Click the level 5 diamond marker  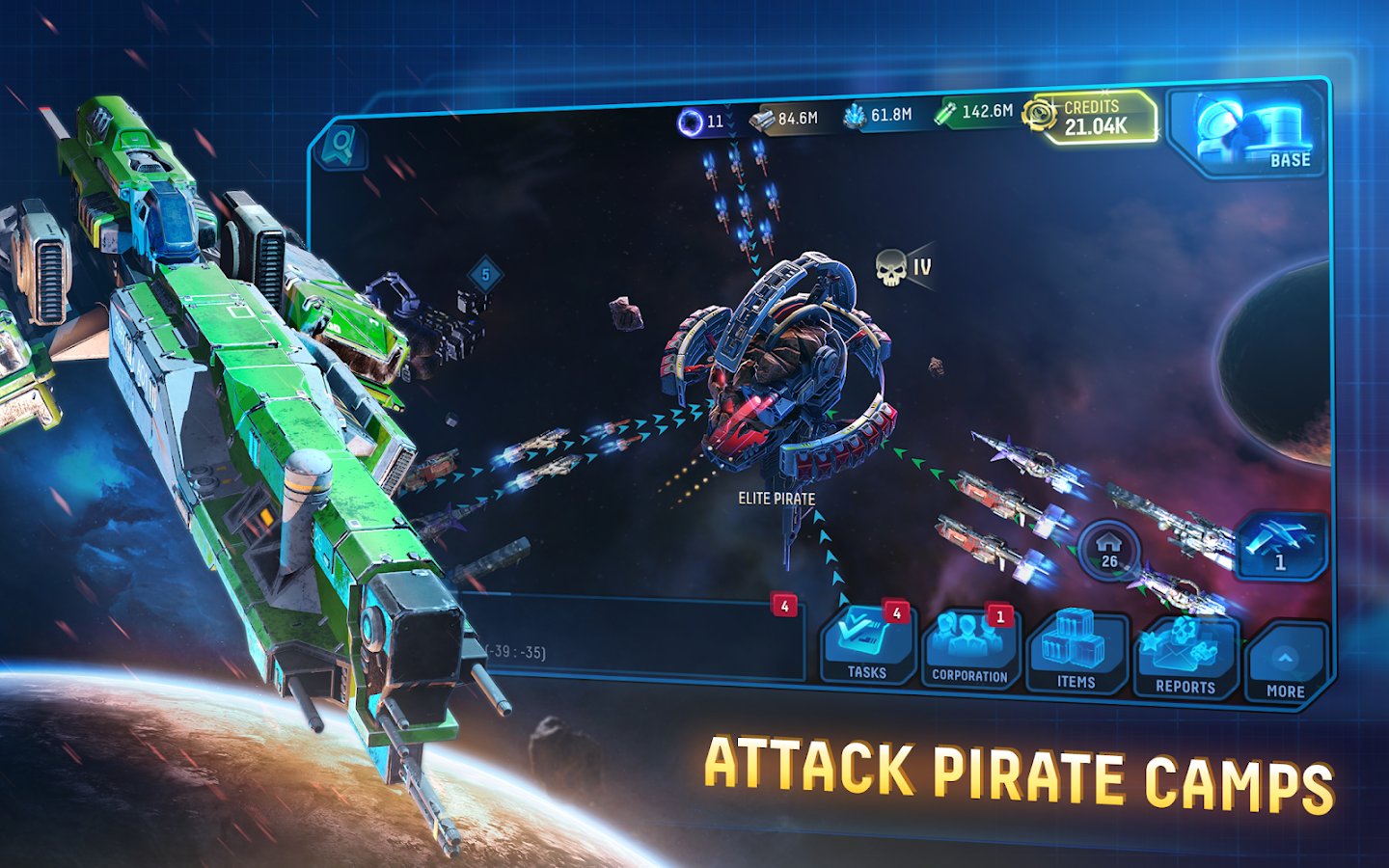point(485,276)
